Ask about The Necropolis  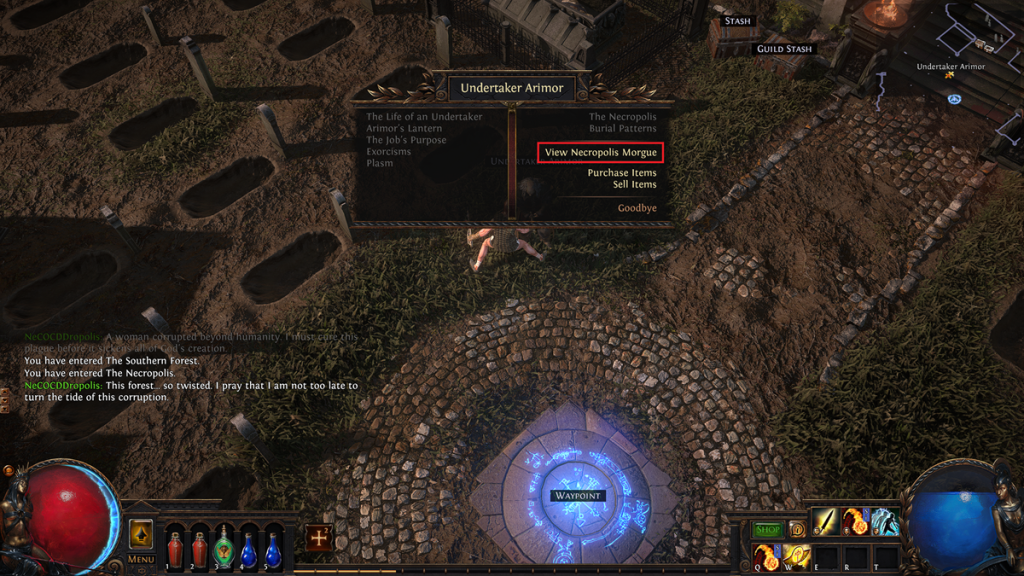pyautogui.click(x=622, y=117)
